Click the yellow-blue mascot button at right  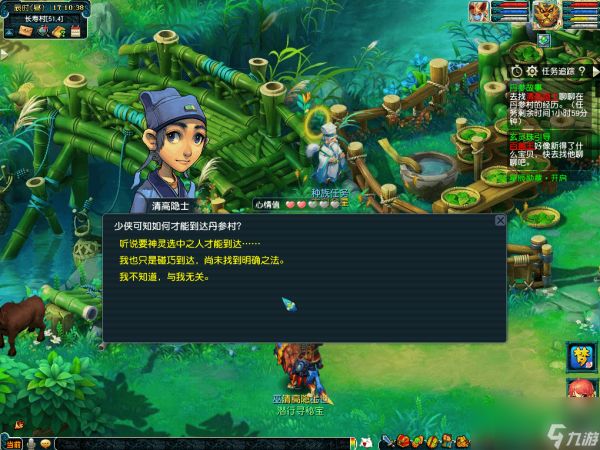tap(581, 357)
